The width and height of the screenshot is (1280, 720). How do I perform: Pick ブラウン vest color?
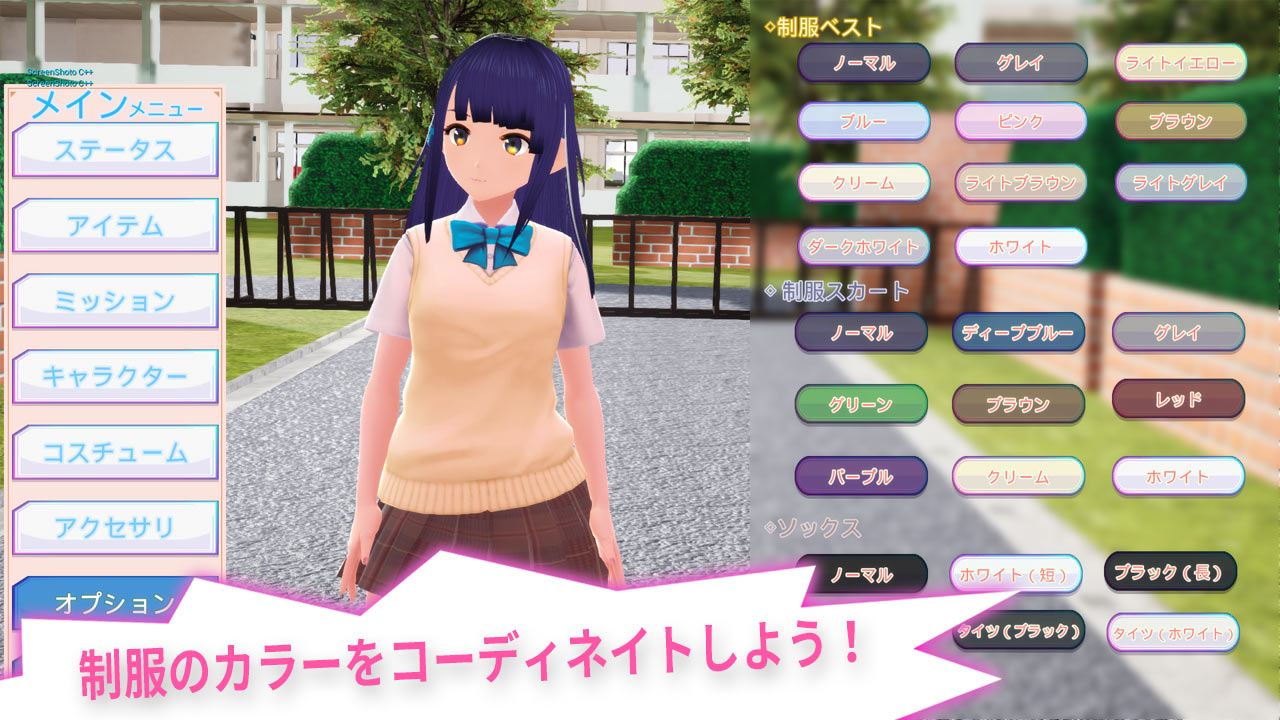tap(1178, 122)
